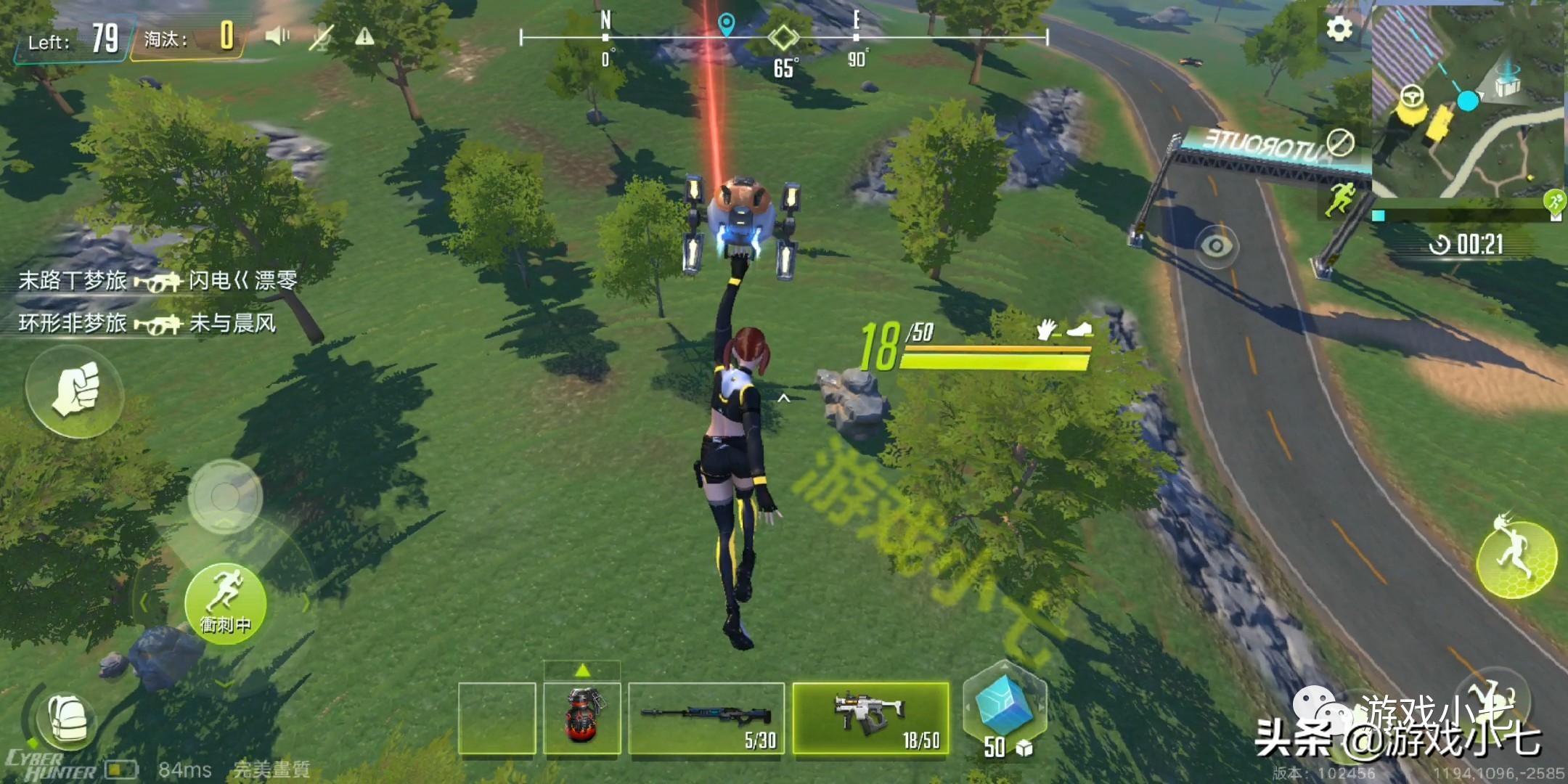Toggle the speaker sound icon
1568x784 pixels.
click(277, 36)
